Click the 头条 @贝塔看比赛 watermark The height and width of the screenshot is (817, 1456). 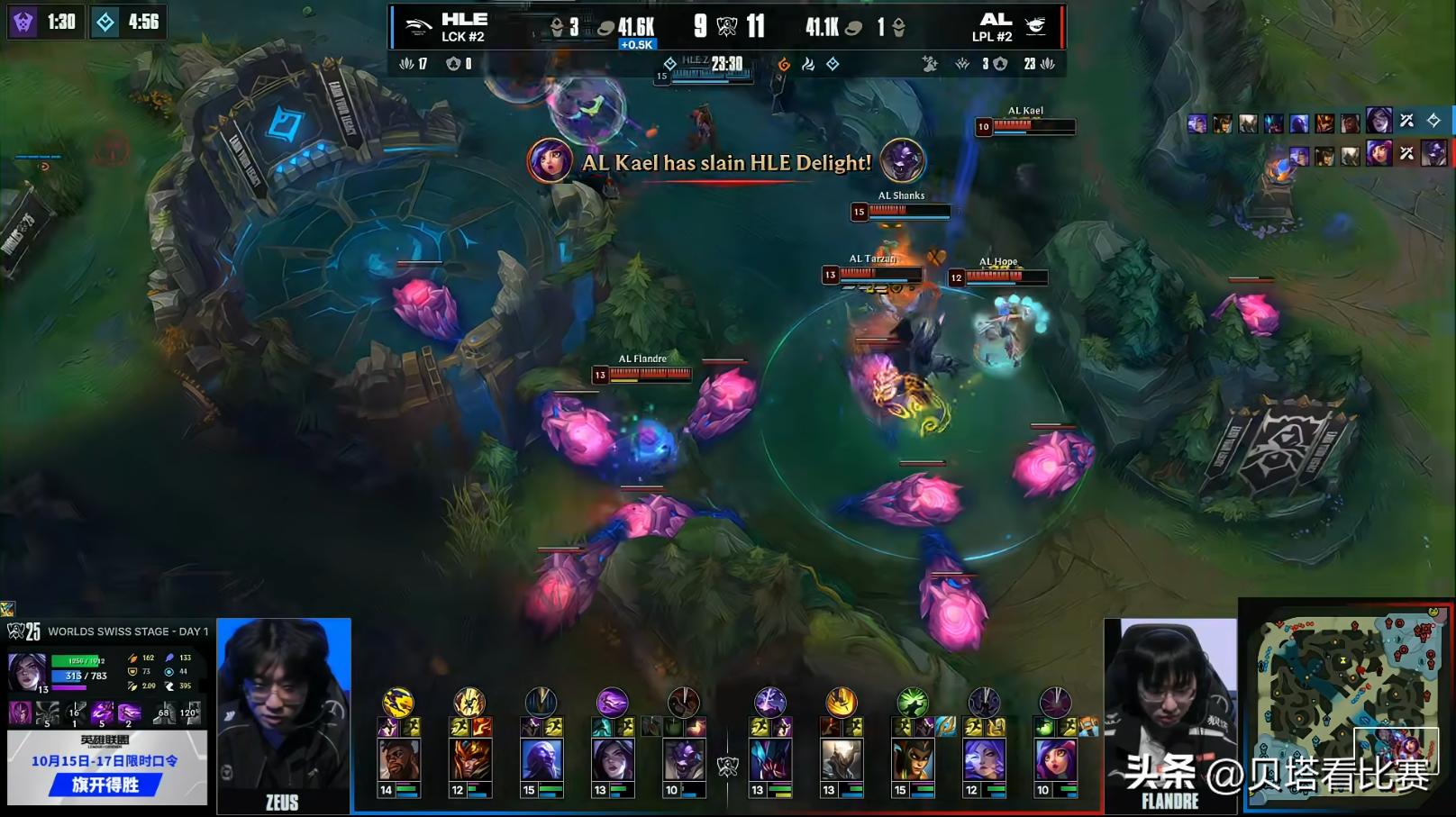[x=1276, y=773]
